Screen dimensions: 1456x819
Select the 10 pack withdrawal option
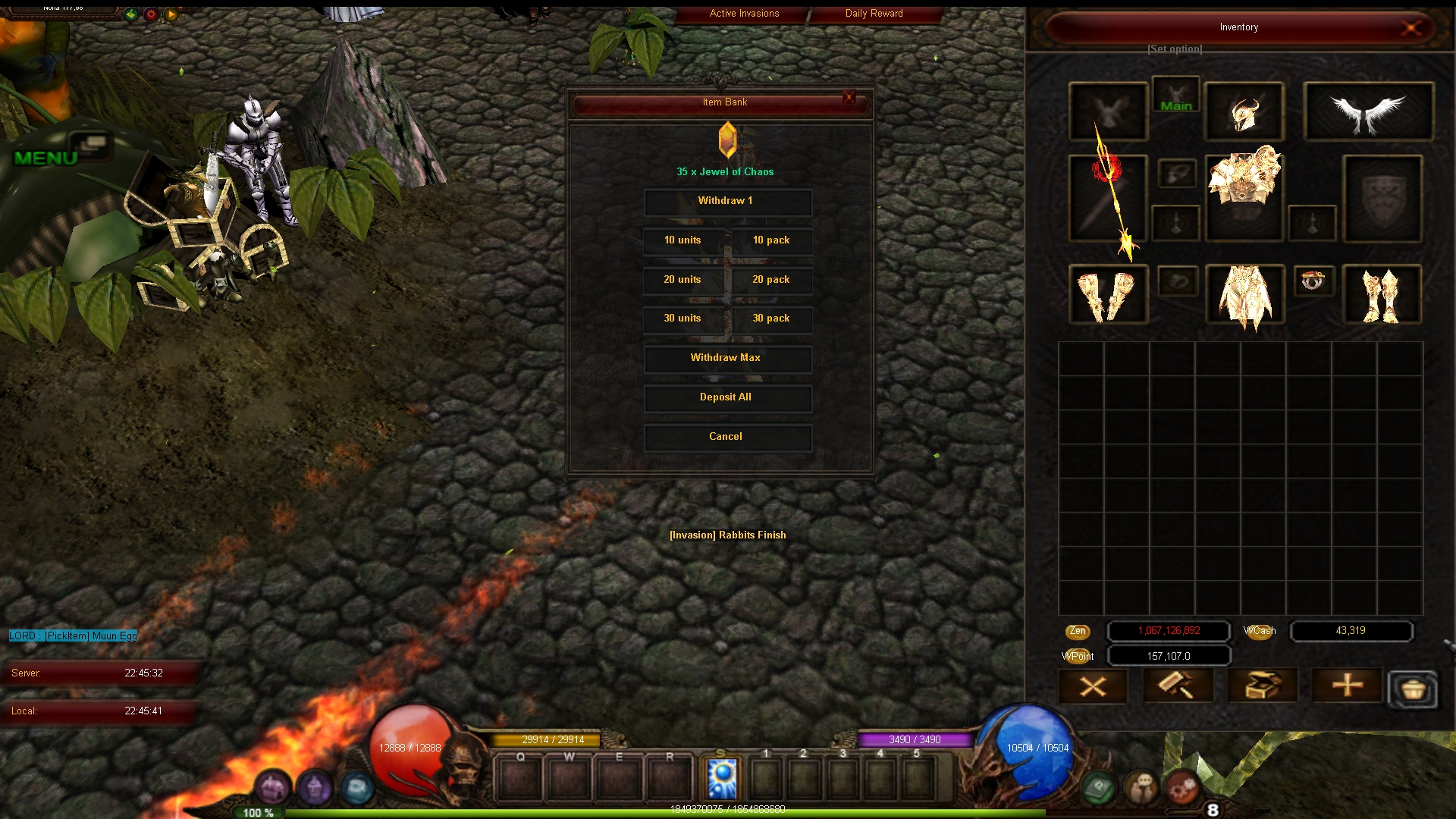pos(770,240)
